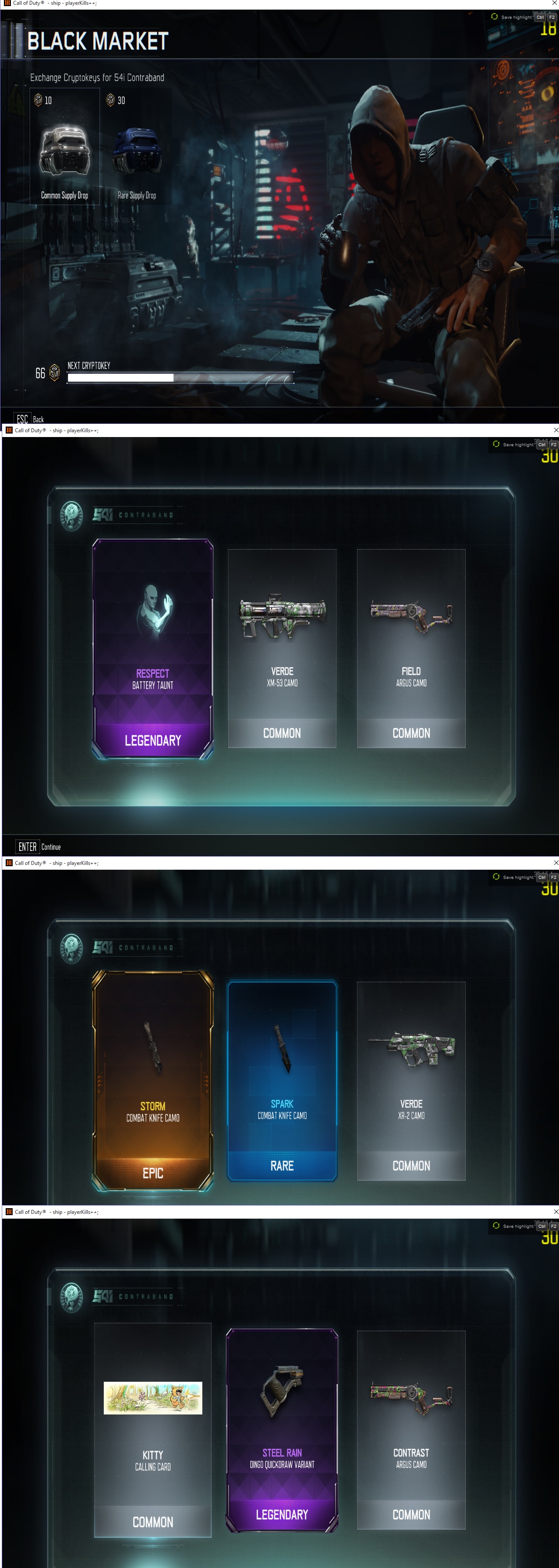The height and width of the screenshot is (1568, 559).
Task: Choose the Field Argus Camo card
Action: point(411,648)
